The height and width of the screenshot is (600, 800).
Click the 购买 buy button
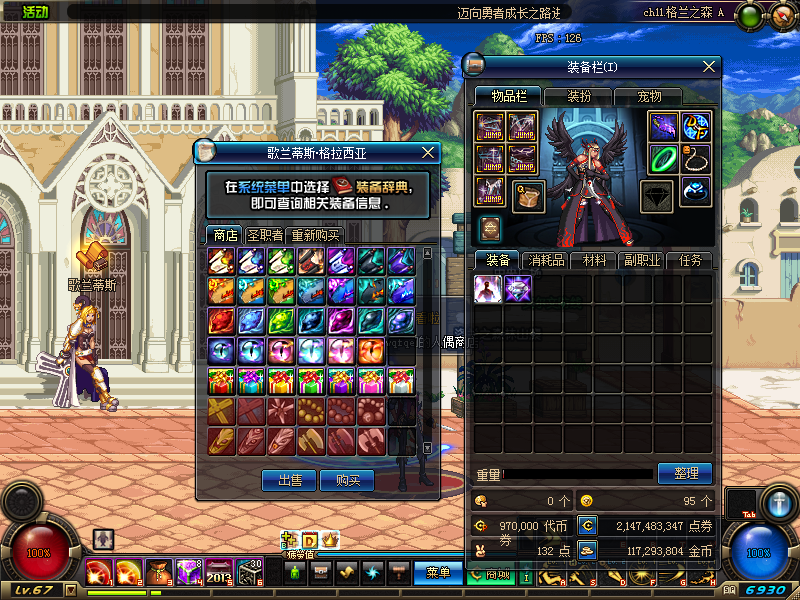pos(348,481)
